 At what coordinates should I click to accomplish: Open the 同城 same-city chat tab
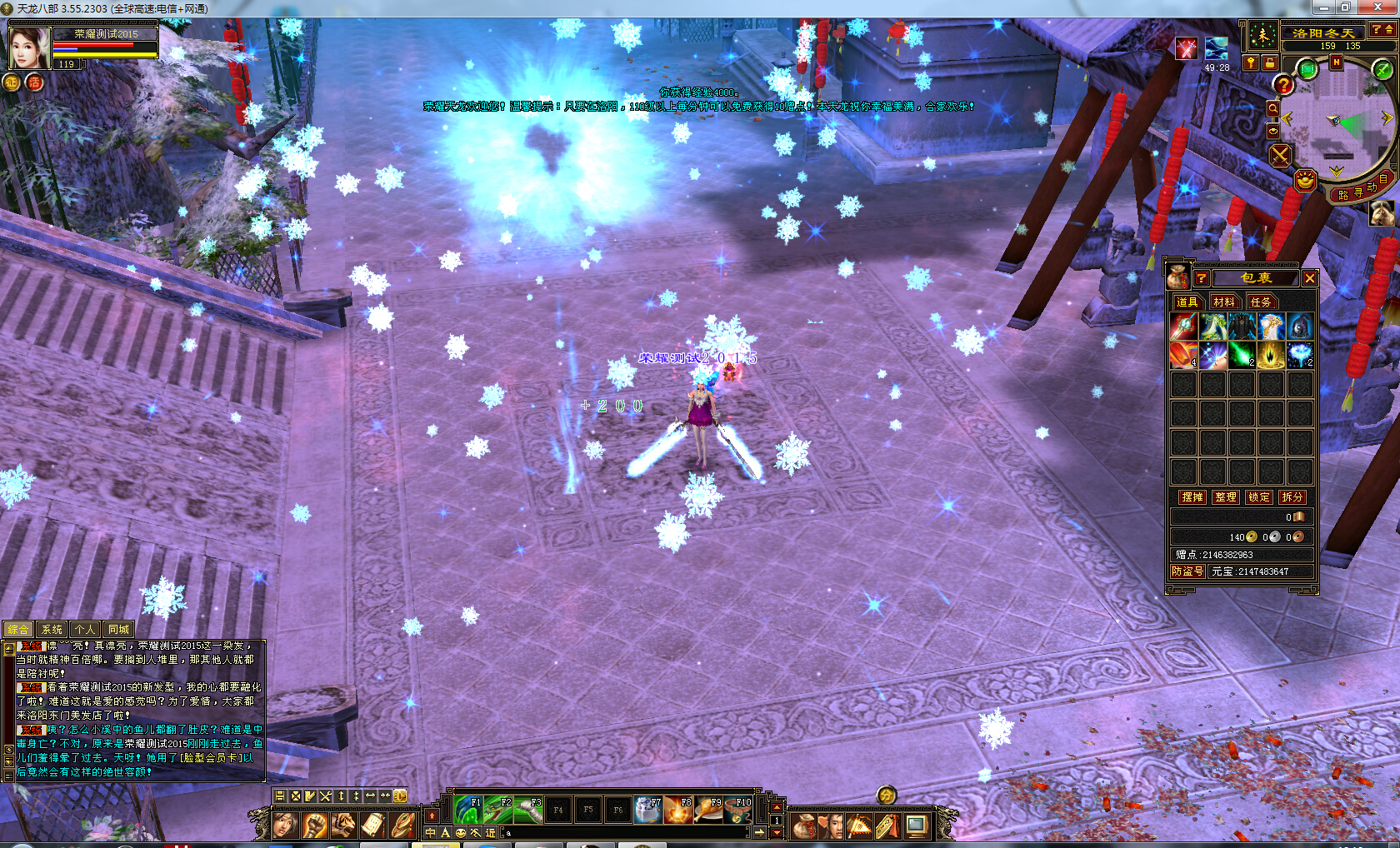pos(118,630)
